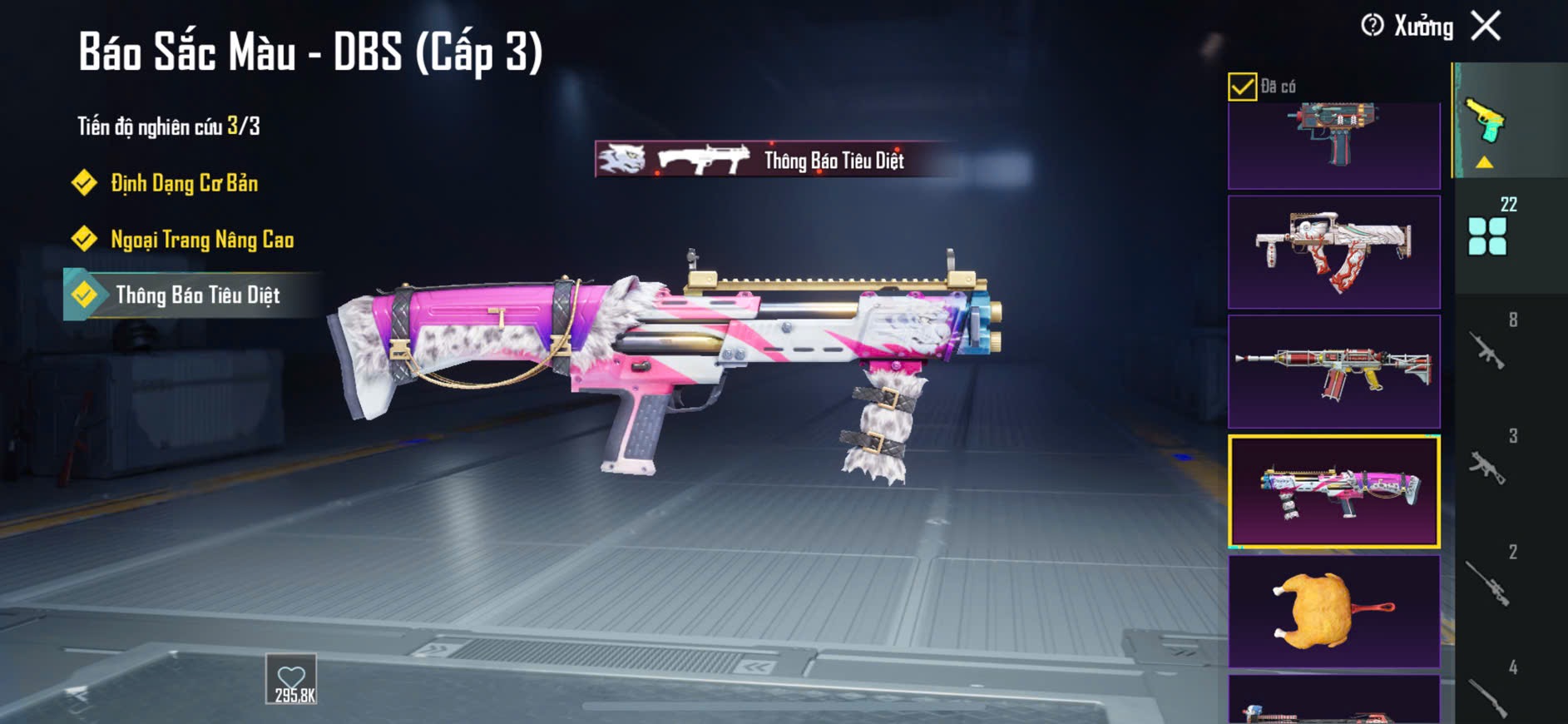Close the weapon workshop screen

[x=1486, y=26]
